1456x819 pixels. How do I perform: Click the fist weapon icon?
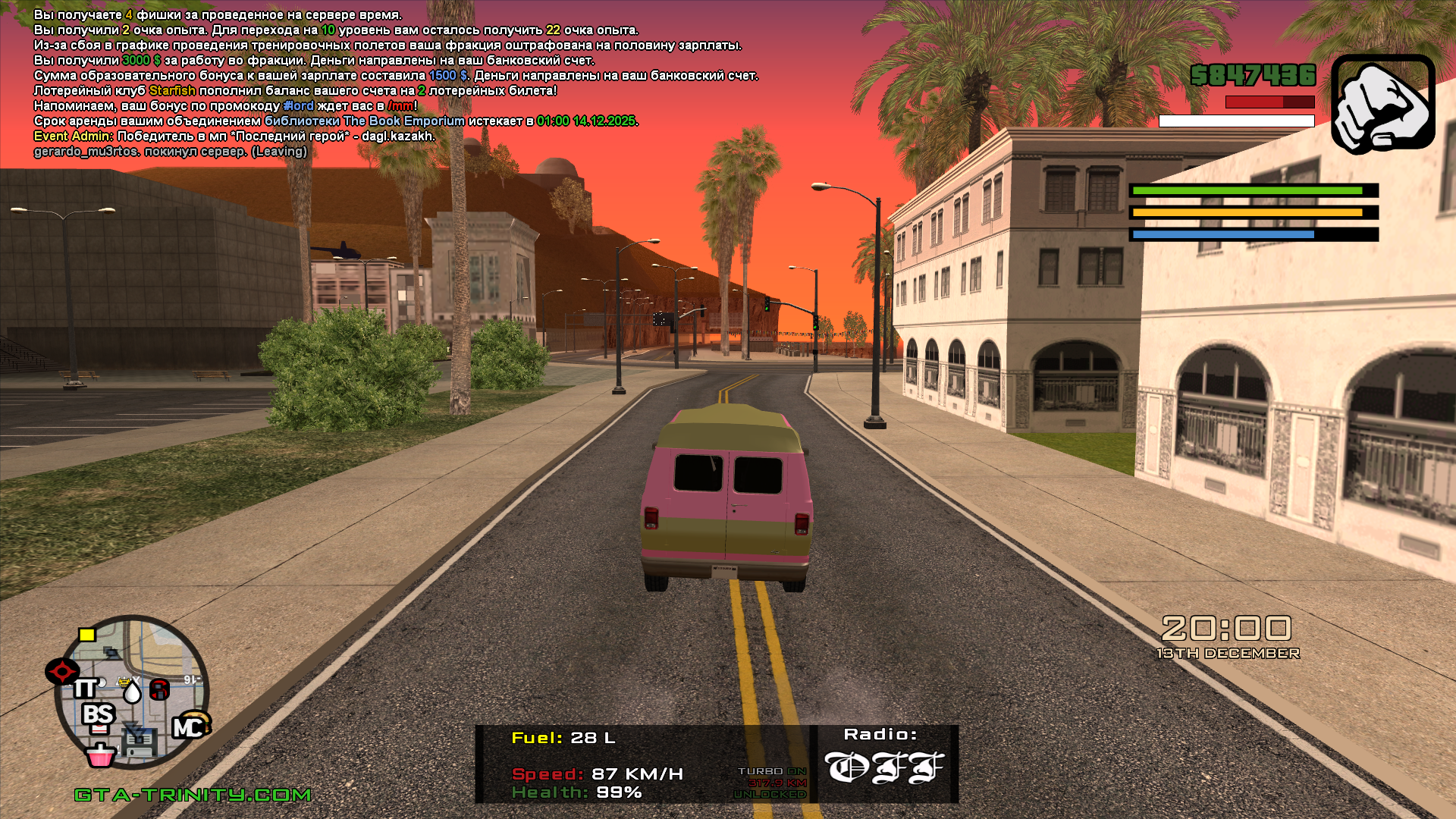coord(1382,103)
